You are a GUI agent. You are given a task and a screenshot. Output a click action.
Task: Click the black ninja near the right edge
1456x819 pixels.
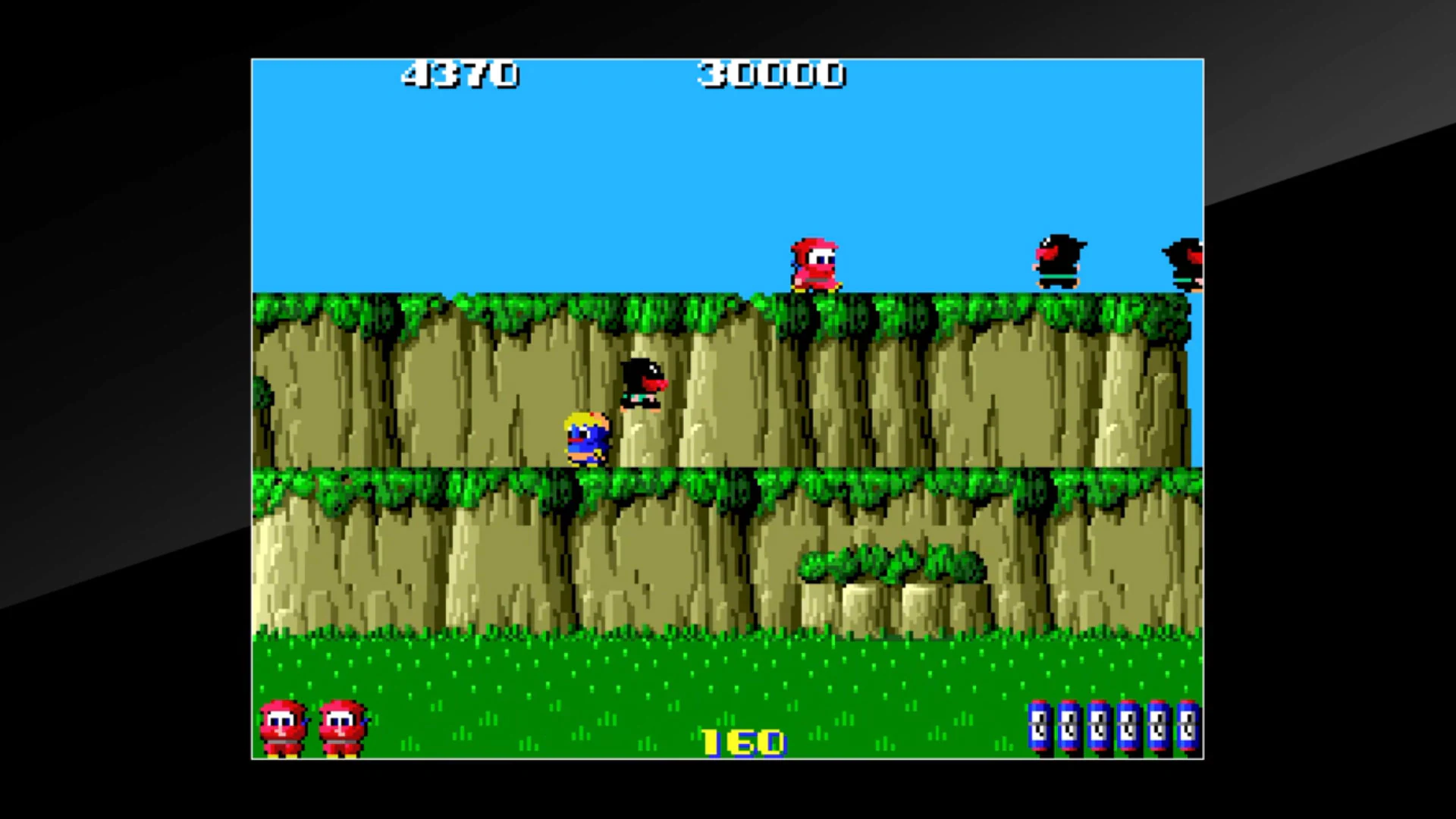[1059, 260]
